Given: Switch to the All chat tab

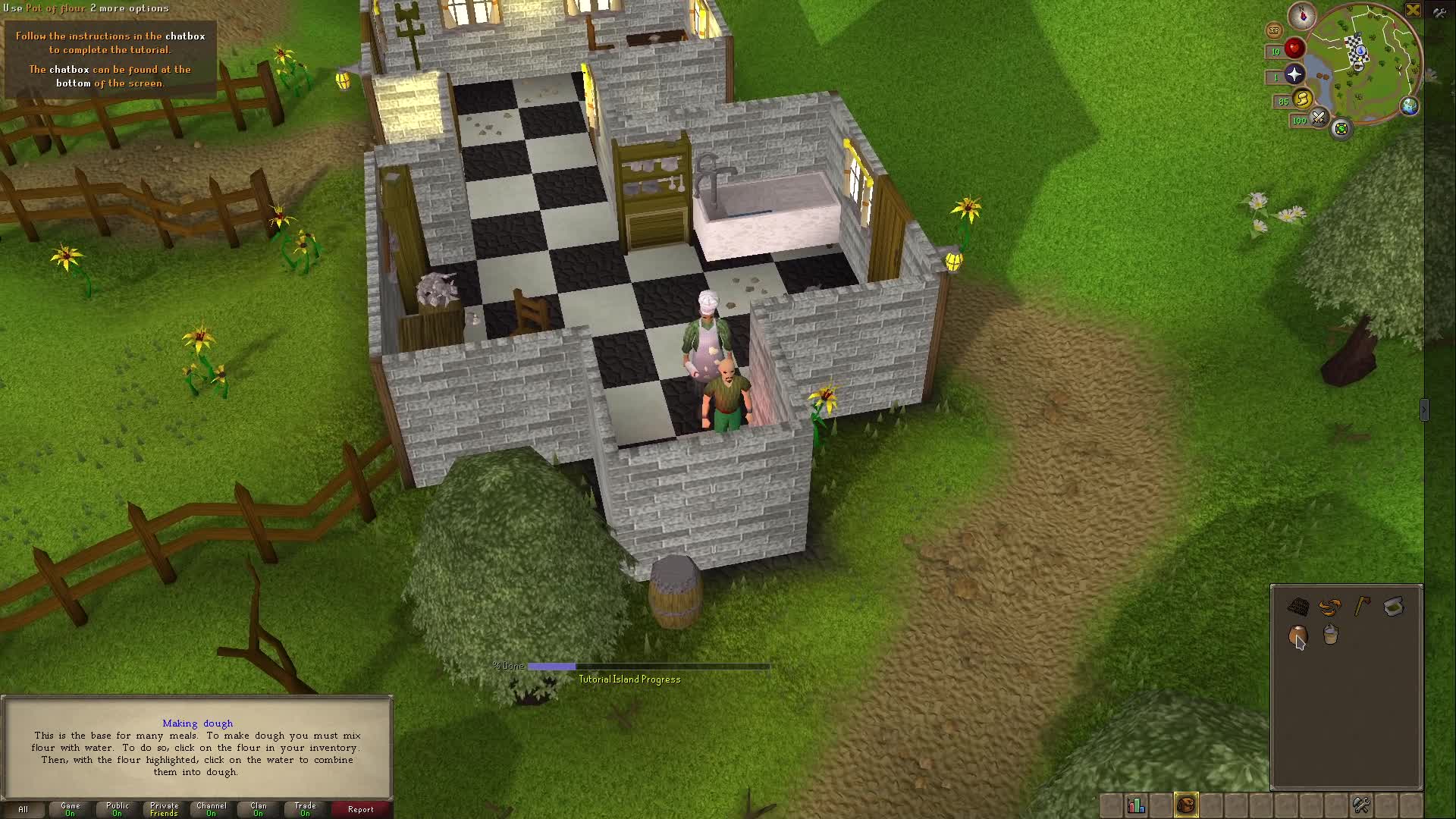Looking at the screenshot, I should [x=23, y=808].
